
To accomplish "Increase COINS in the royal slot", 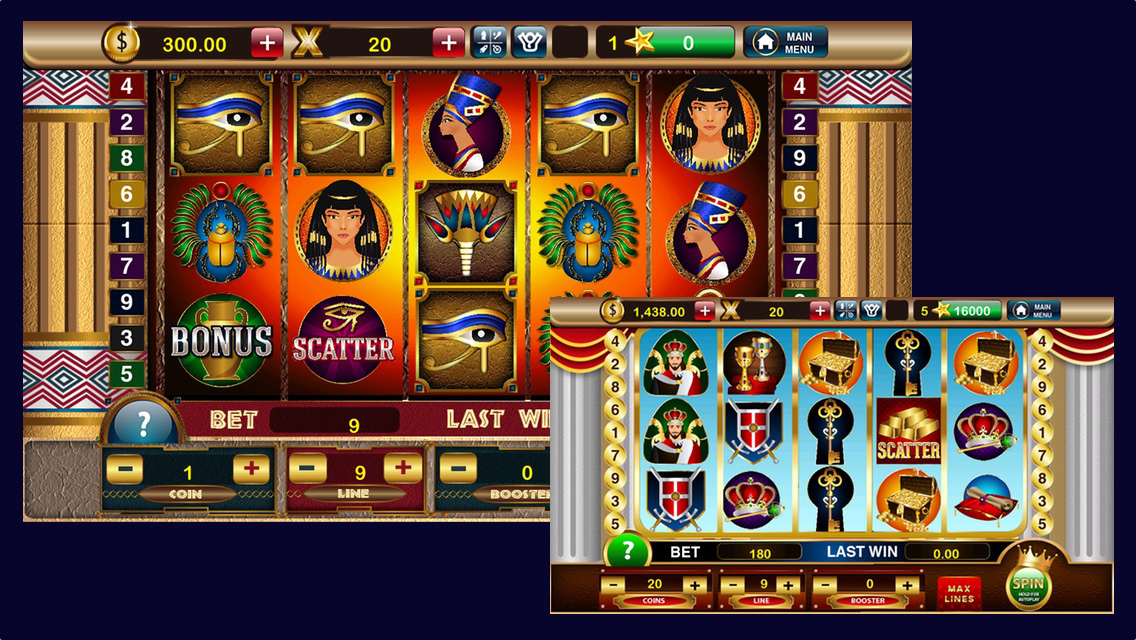I will (x=694, y=584).
